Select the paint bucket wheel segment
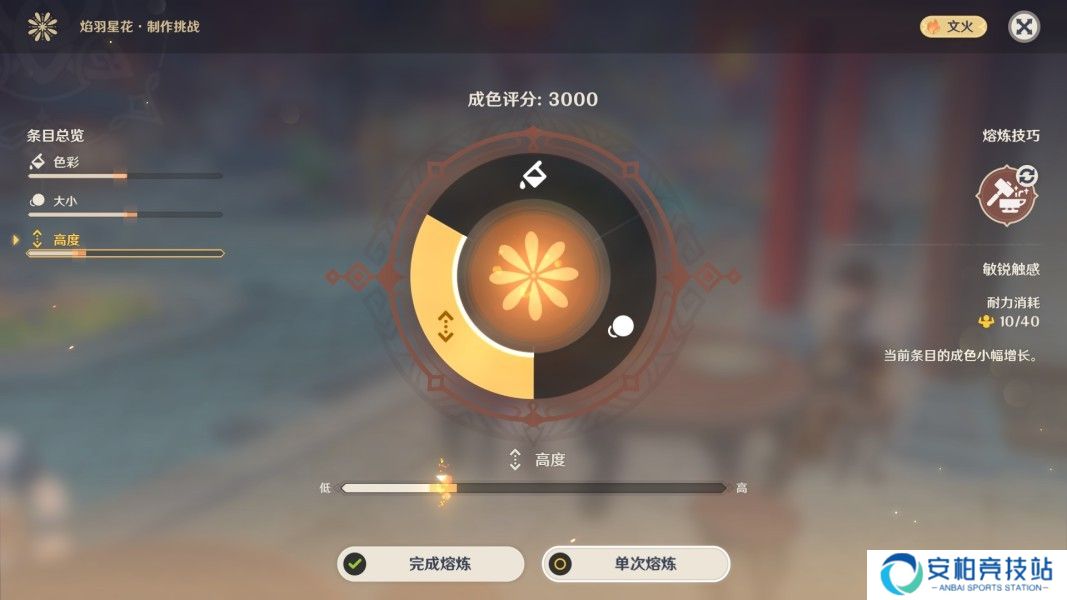Viewport: 1067px width, 600px height. pos(532,176)
